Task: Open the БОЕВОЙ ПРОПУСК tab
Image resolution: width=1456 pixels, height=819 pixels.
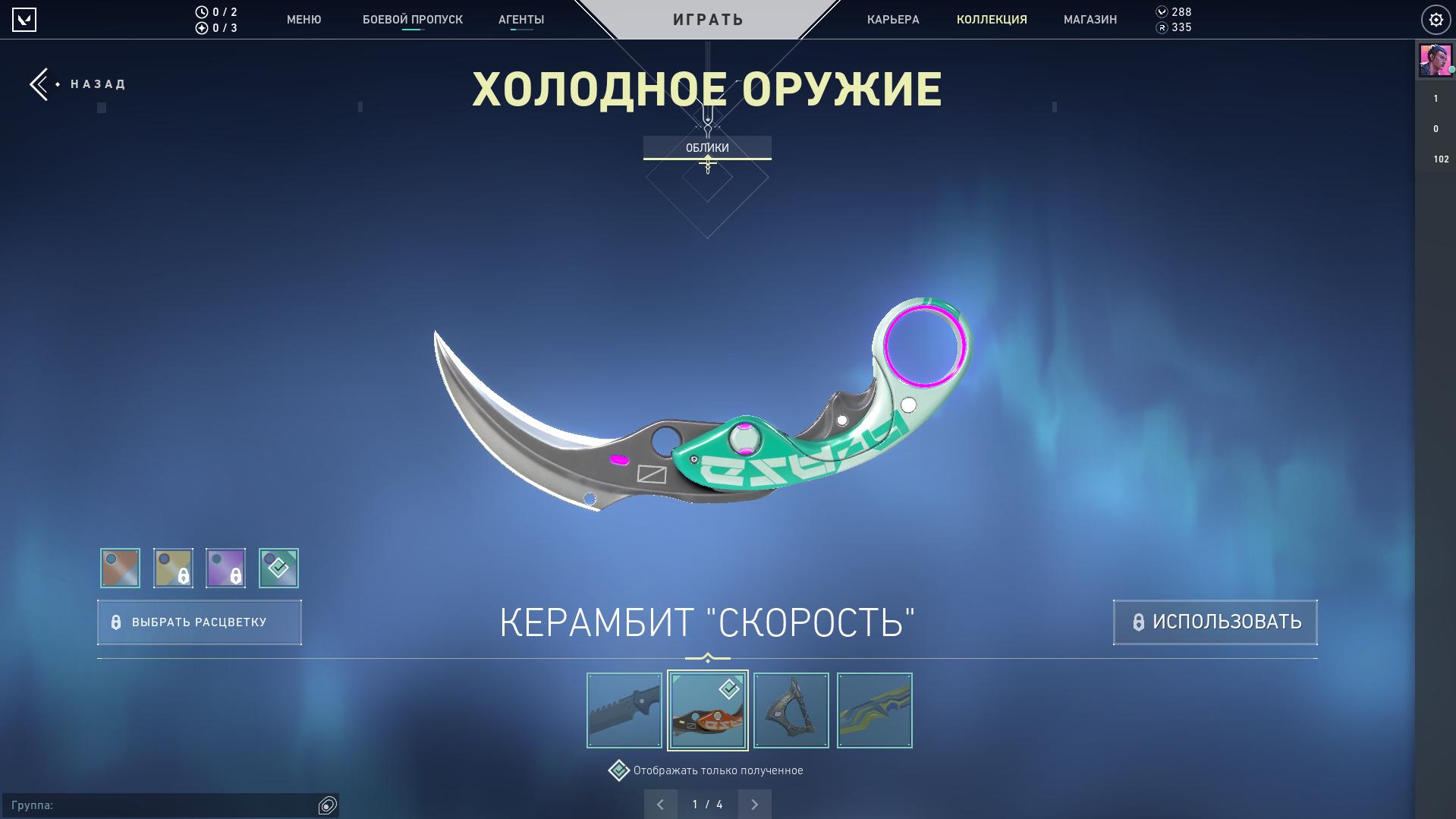Action: click(412, 20)
